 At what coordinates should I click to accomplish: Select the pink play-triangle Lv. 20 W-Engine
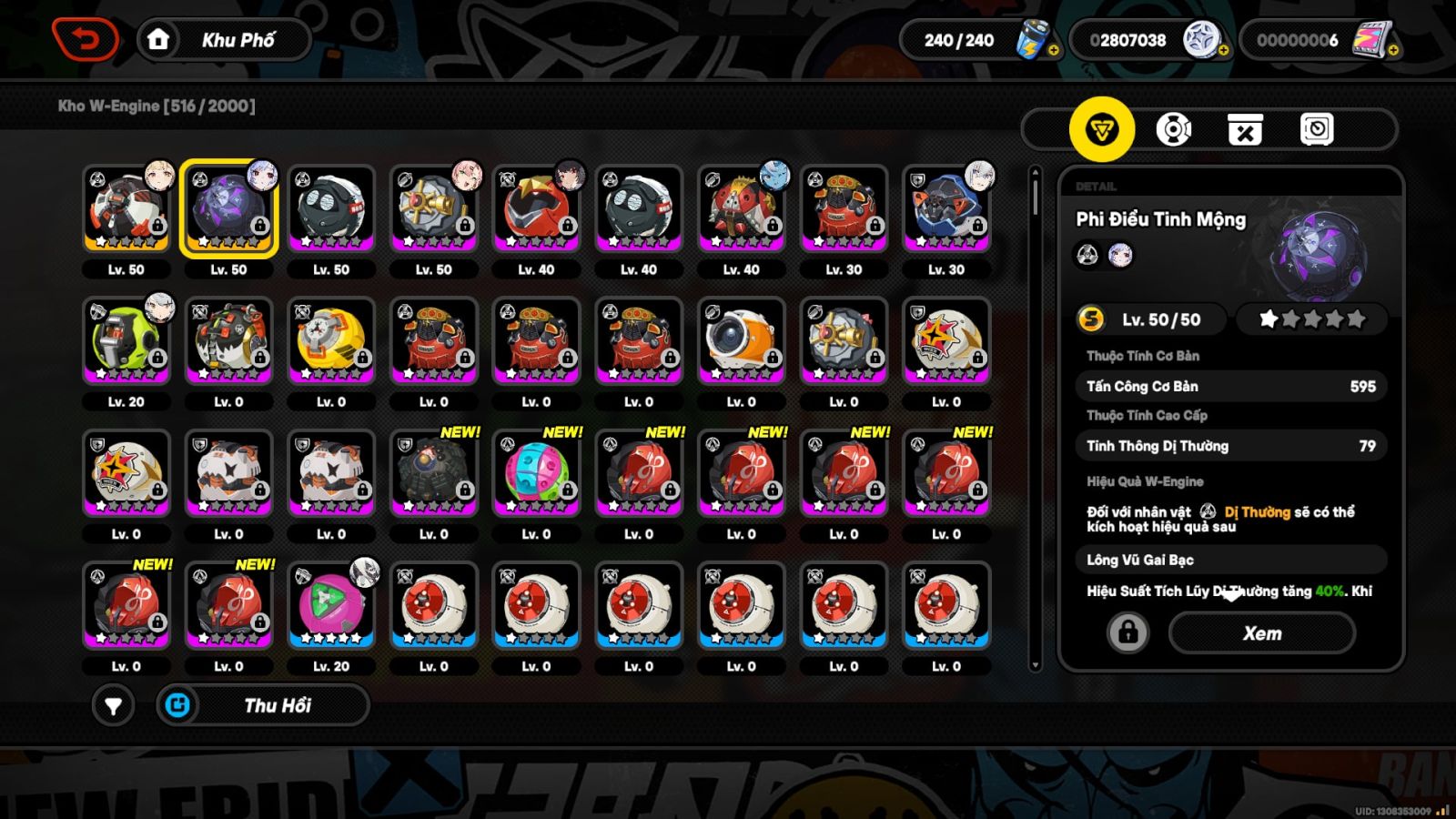click(x=331, y=605)
